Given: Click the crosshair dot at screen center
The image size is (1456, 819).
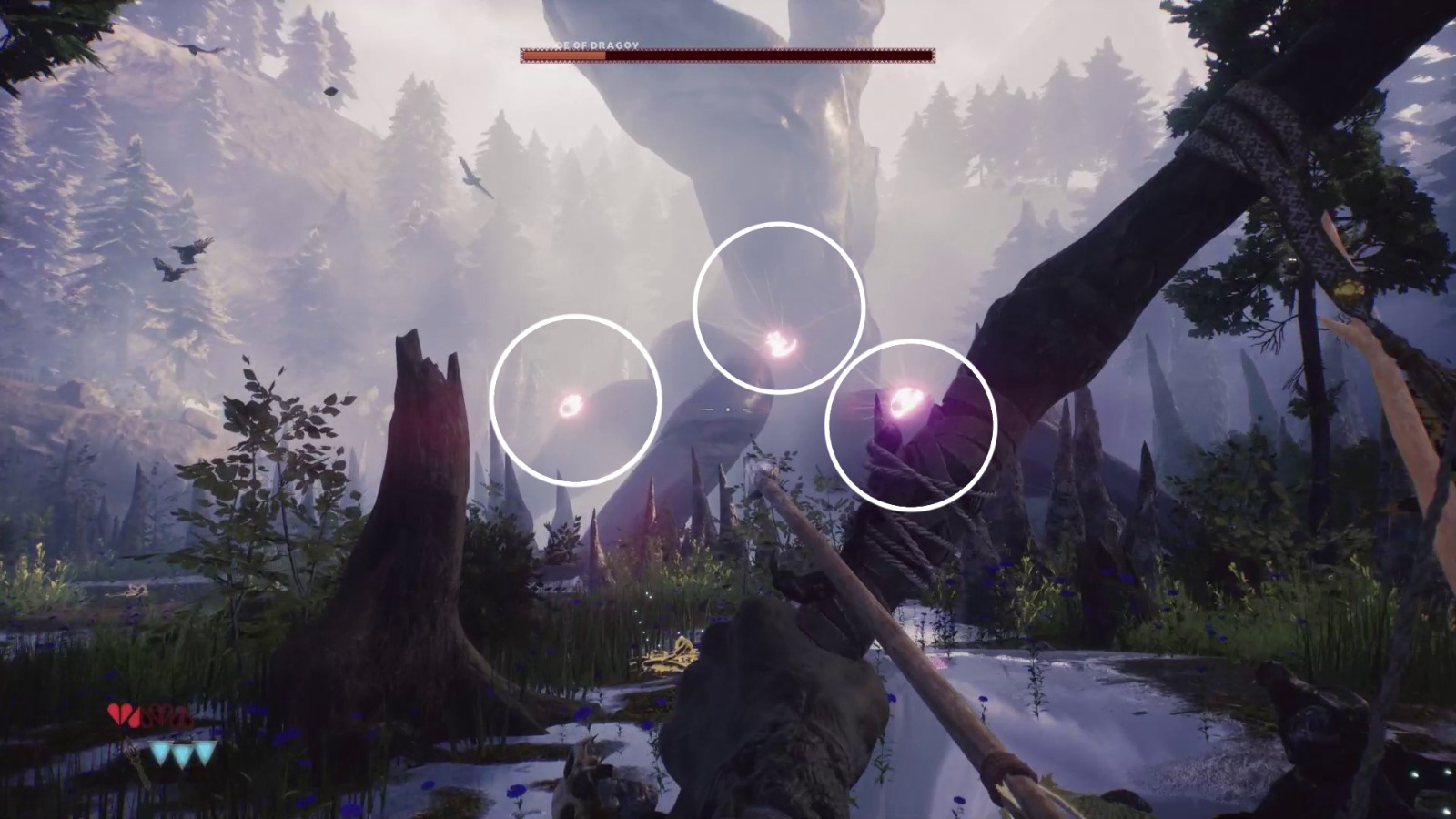Looking at the screenshot, I should 728,409.
